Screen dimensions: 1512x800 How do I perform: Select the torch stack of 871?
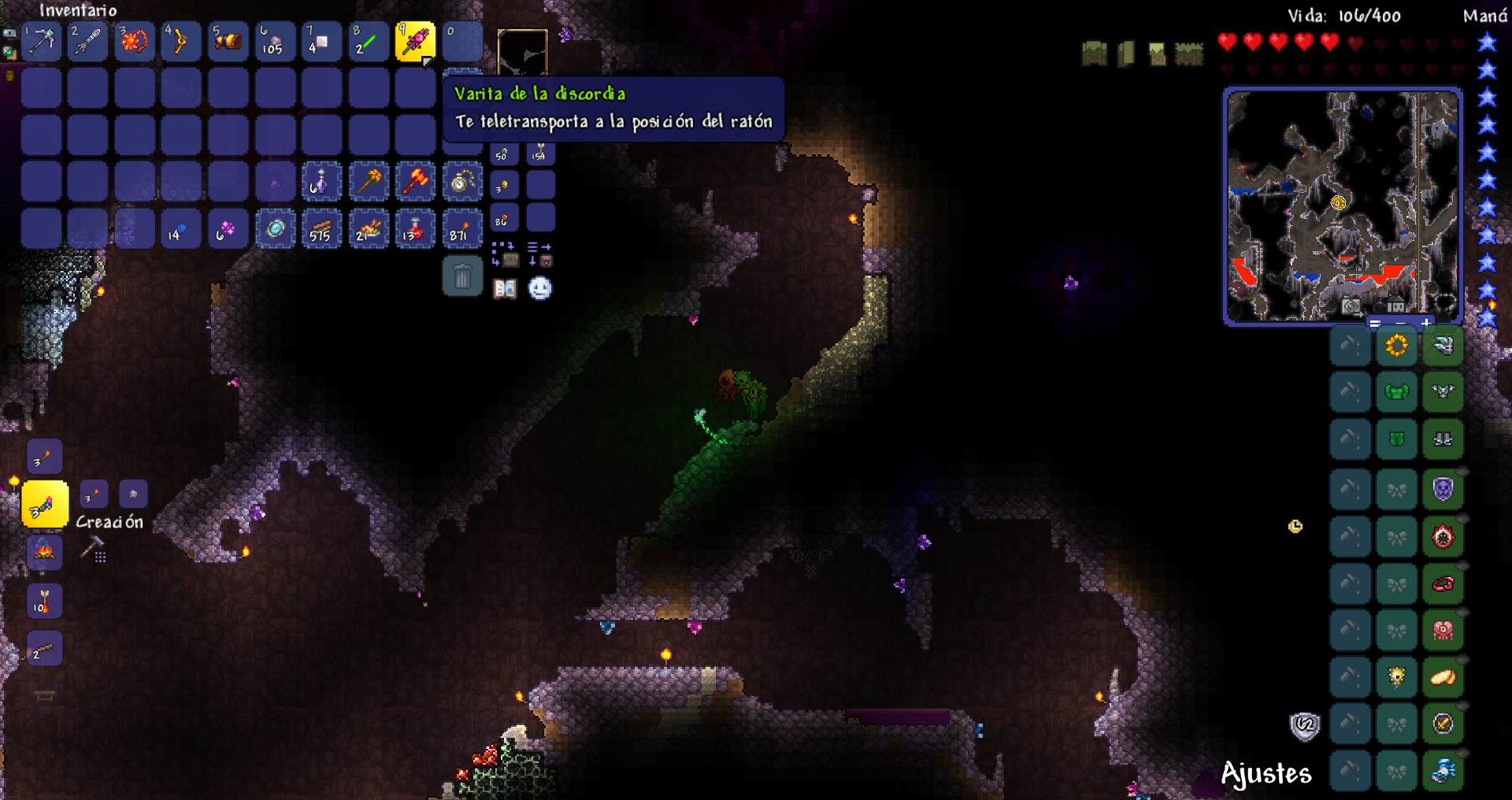[461, 229]
